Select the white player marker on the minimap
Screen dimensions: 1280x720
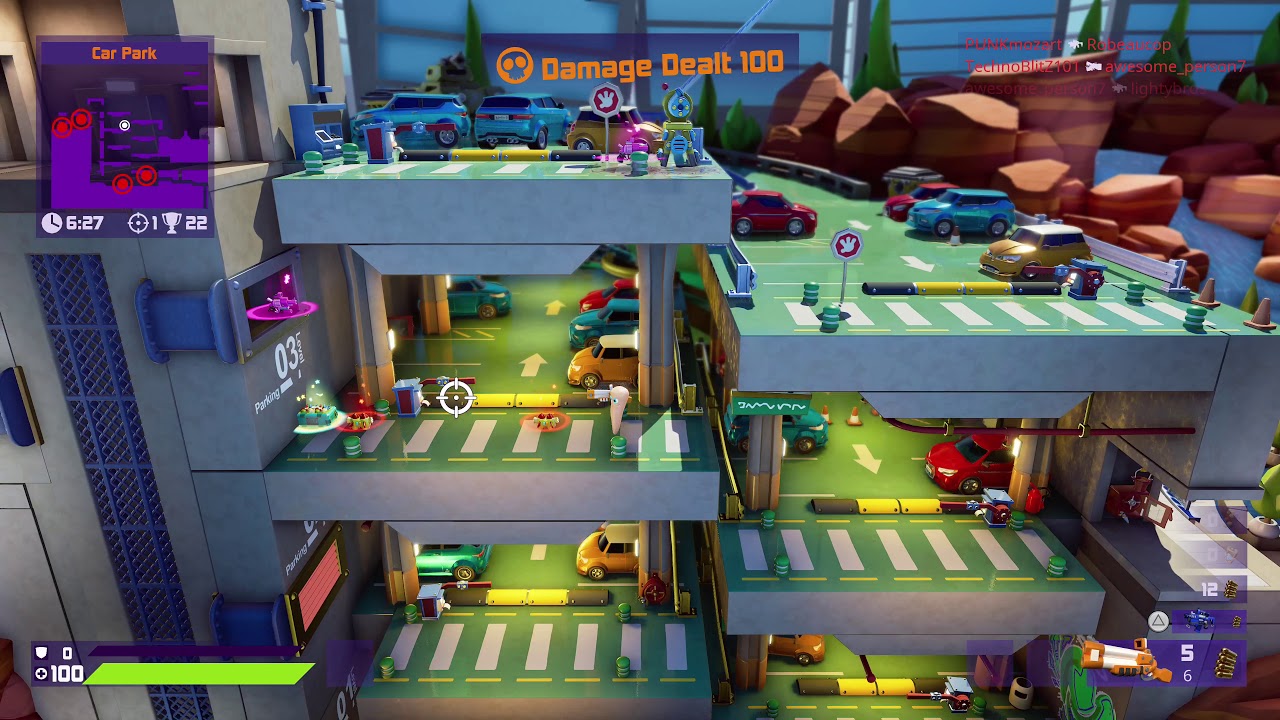coord(124,126)
